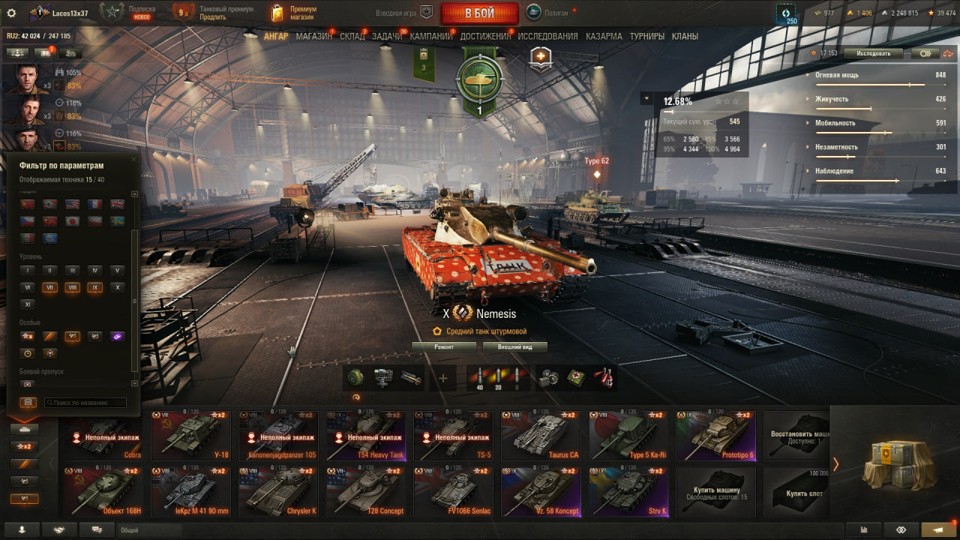
Task: Open the КАЗАРМА tab
Action: [x=604, y=36]
